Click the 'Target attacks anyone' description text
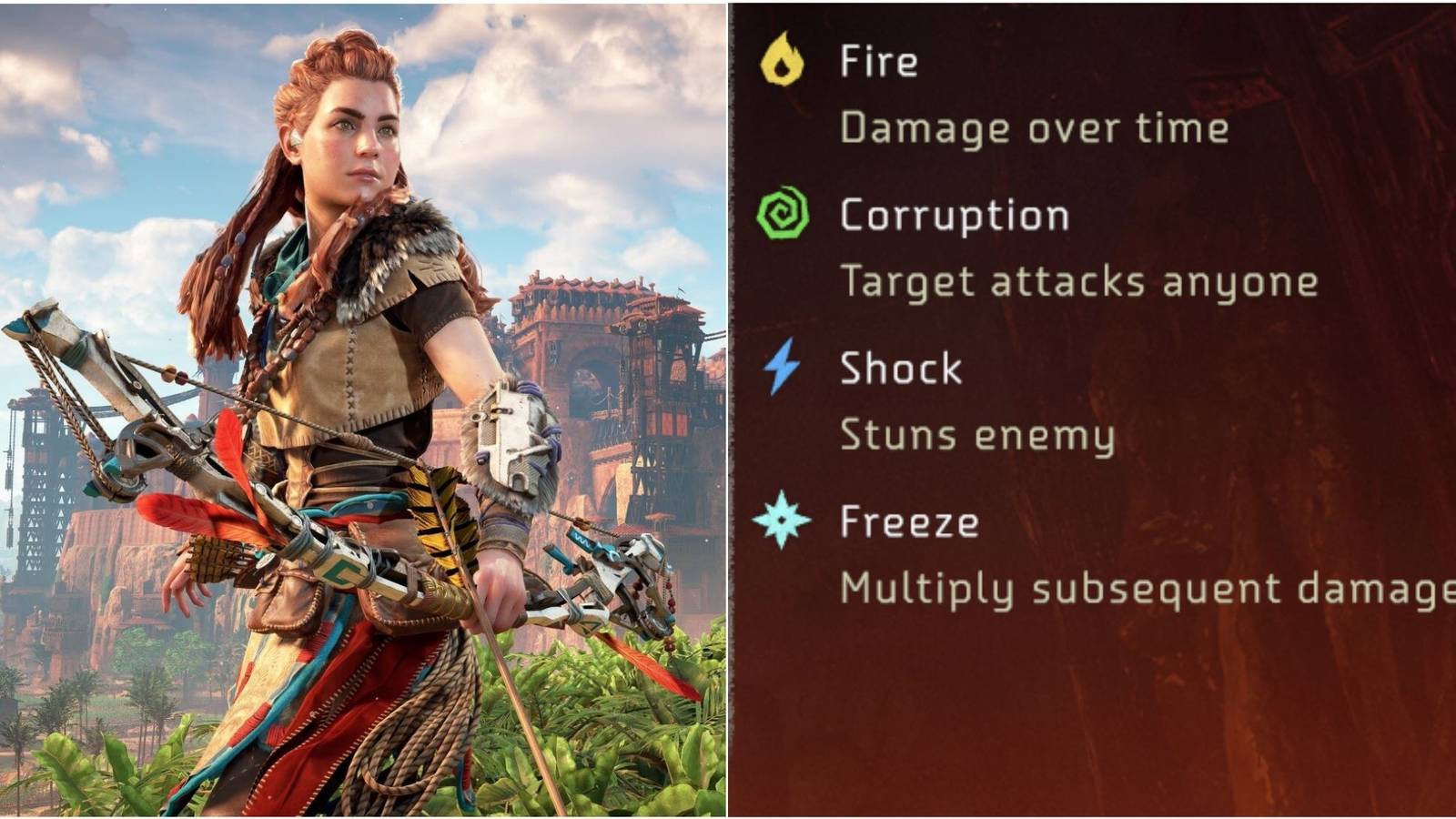The width and height of the screenshot is (1456, 819). click(1078, 282)
